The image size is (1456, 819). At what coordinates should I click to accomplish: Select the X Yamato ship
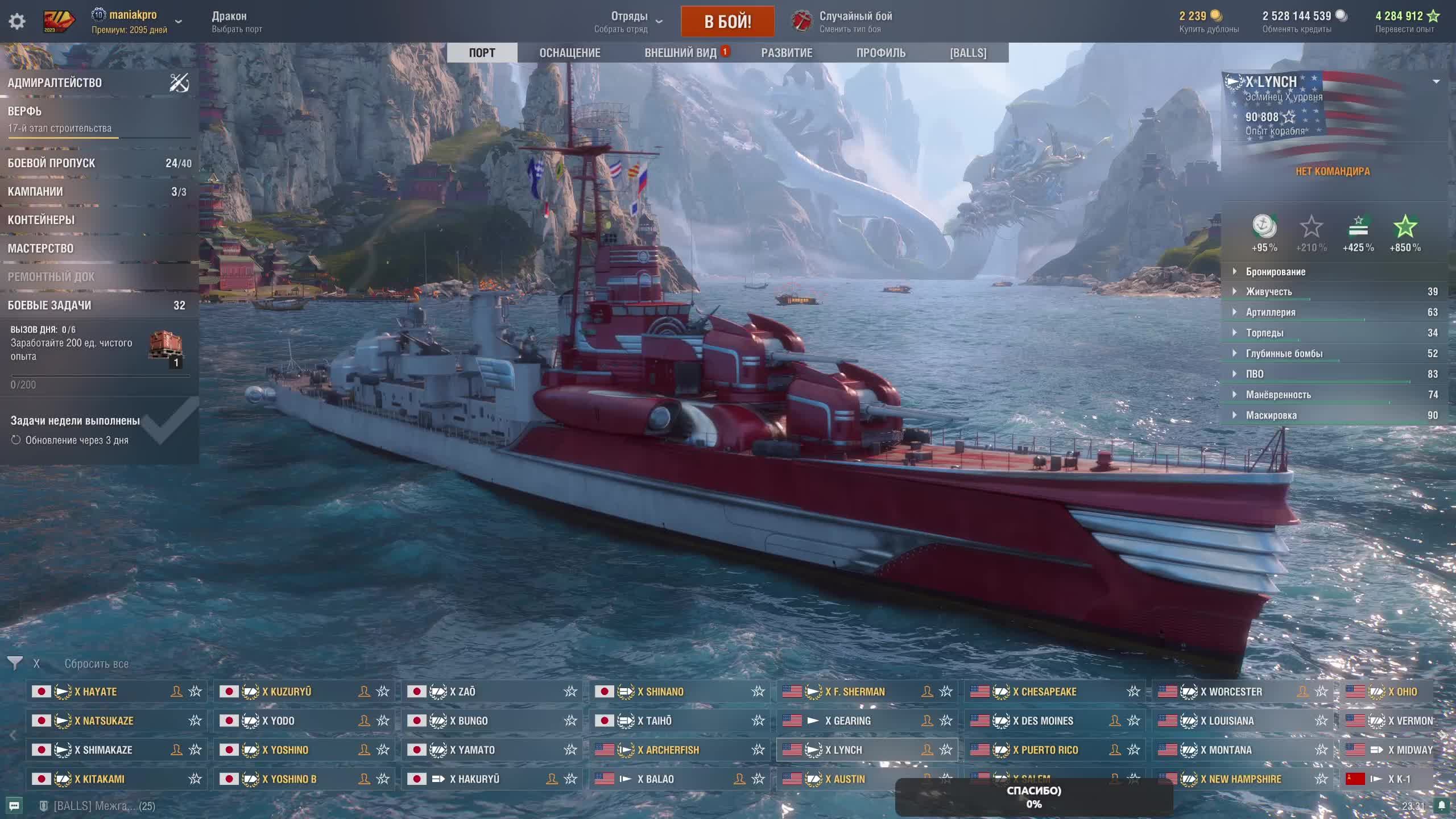(472, 750)
